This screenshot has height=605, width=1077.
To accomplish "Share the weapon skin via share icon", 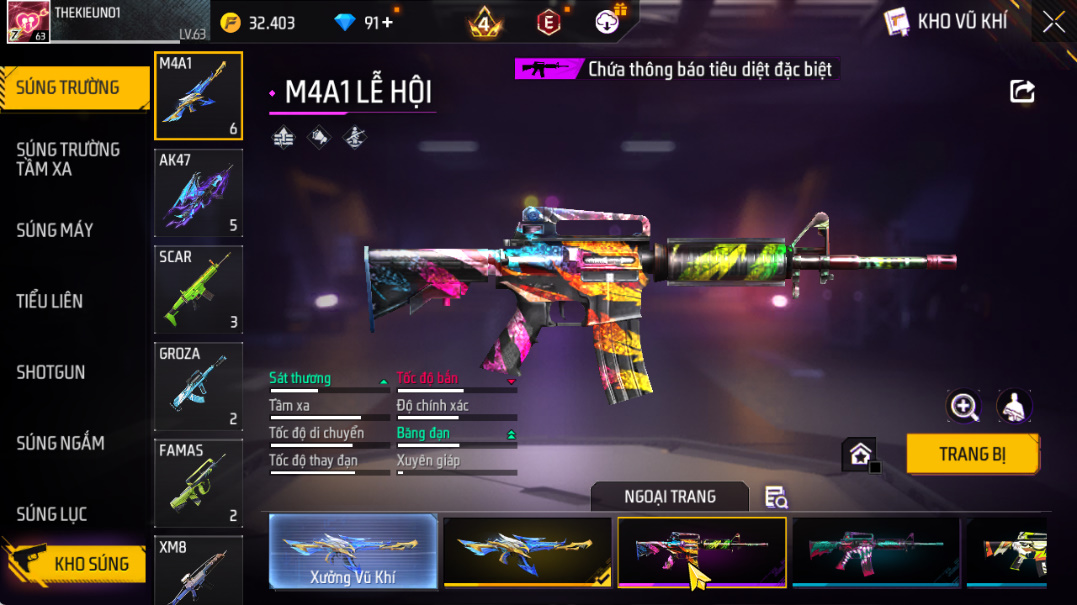I will tap(1022, 92).
